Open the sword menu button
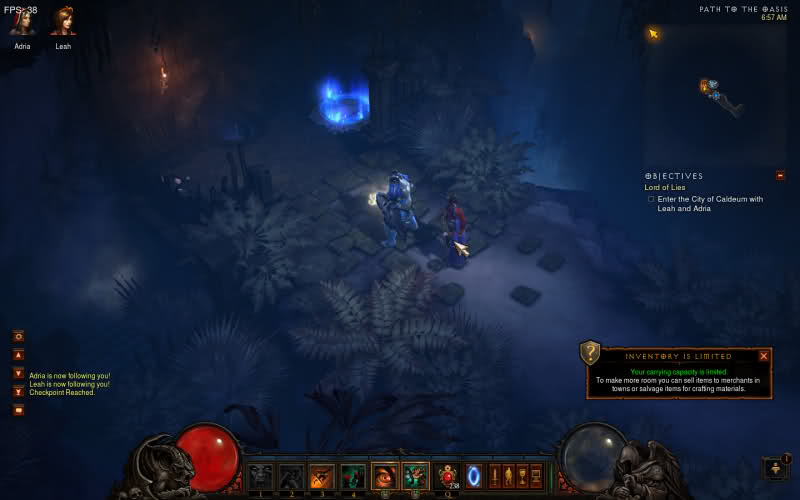The height and width of the screenshot is (500, 800). pos(494,476)
